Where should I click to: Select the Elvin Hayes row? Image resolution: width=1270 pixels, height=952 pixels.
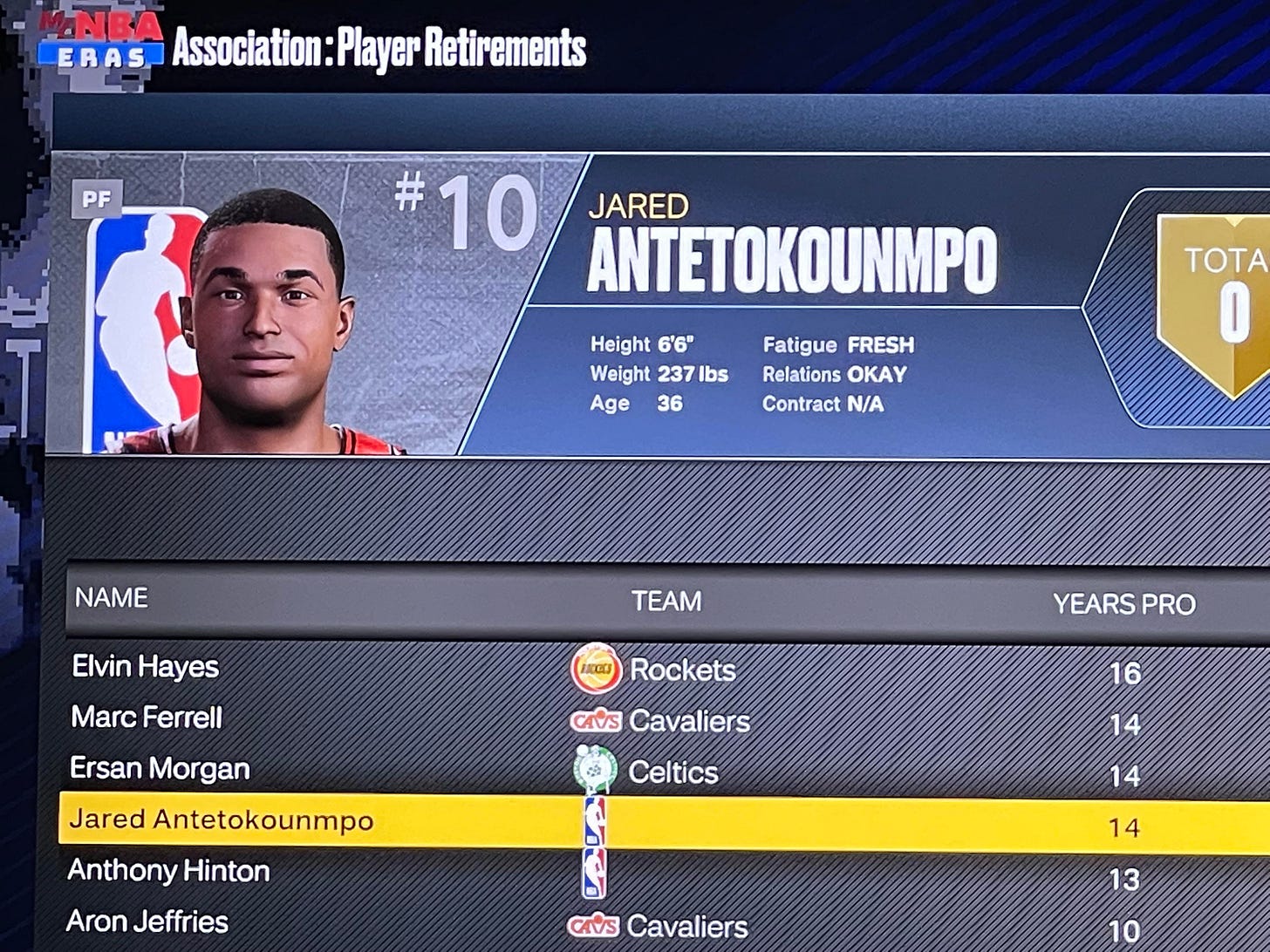(146, 667)
